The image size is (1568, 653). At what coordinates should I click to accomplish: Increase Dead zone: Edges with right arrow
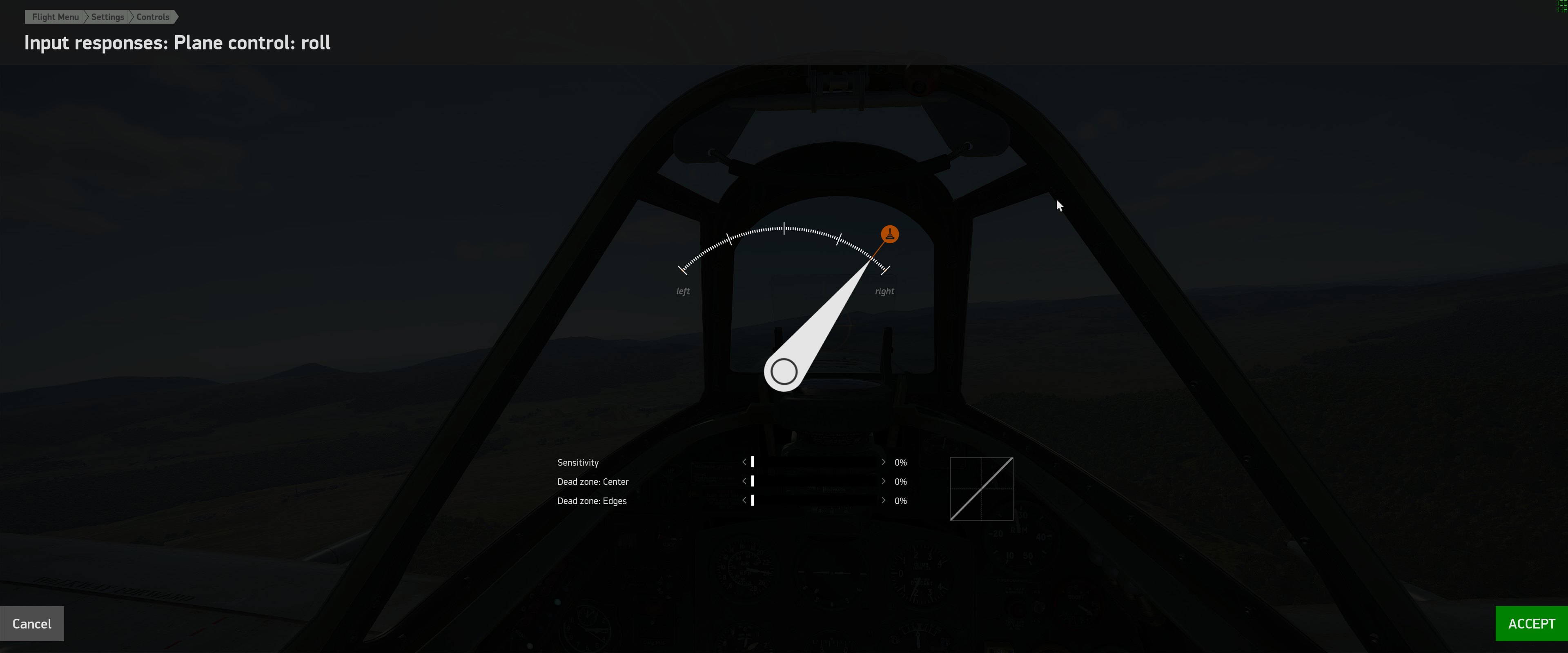883,500
